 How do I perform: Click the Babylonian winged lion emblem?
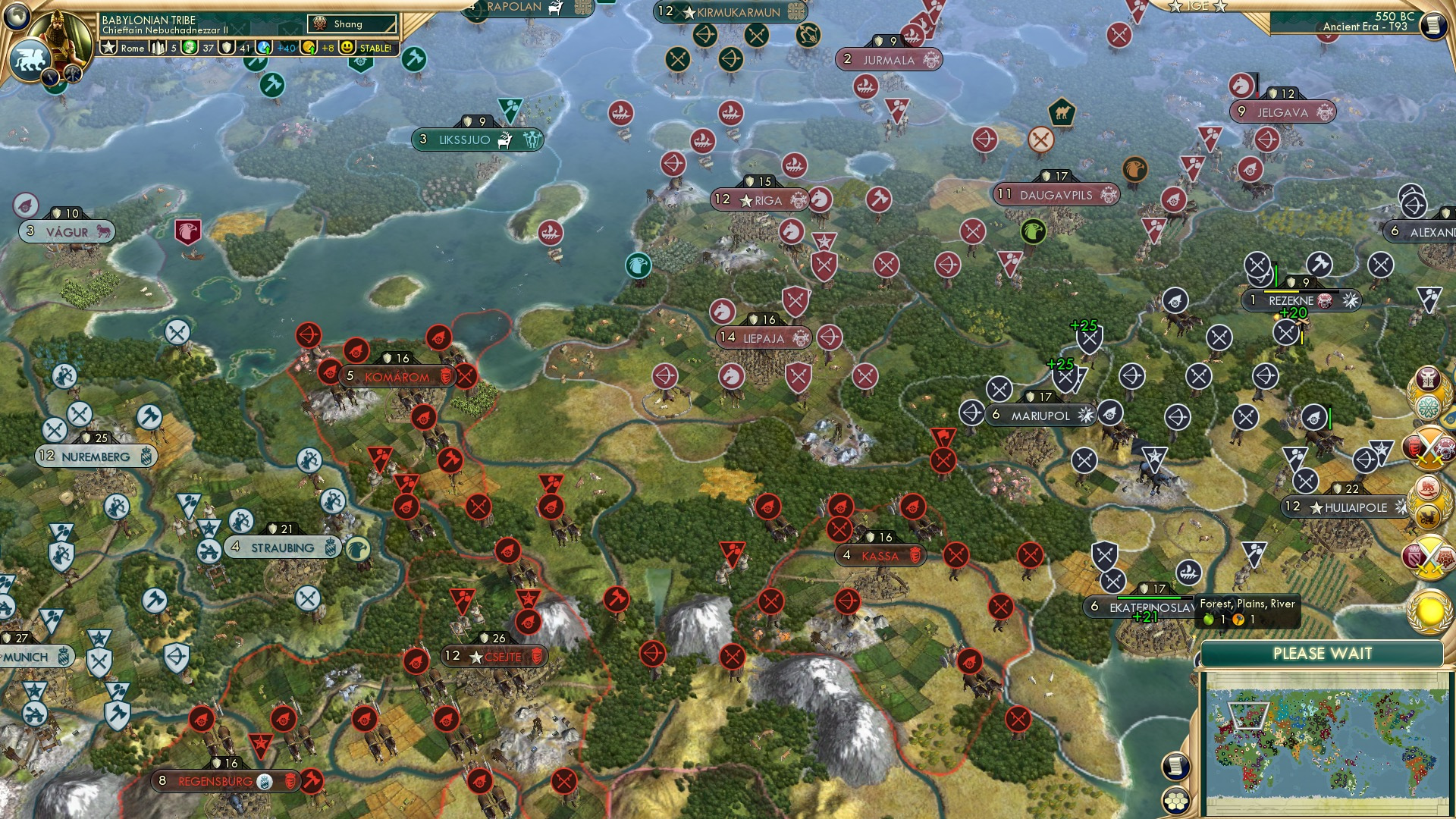click(x=30, y=61)
